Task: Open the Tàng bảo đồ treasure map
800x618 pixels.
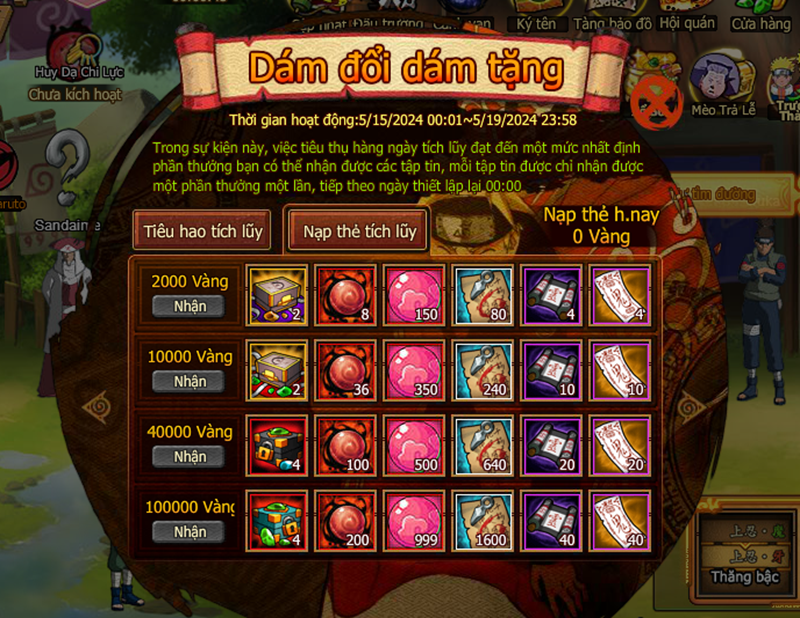Action: click(x=613, y=17)
